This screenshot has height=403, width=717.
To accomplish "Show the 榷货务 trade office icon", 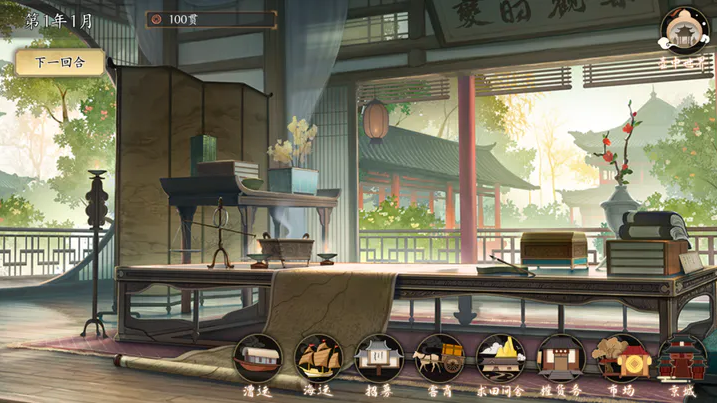I will [561, 359].
